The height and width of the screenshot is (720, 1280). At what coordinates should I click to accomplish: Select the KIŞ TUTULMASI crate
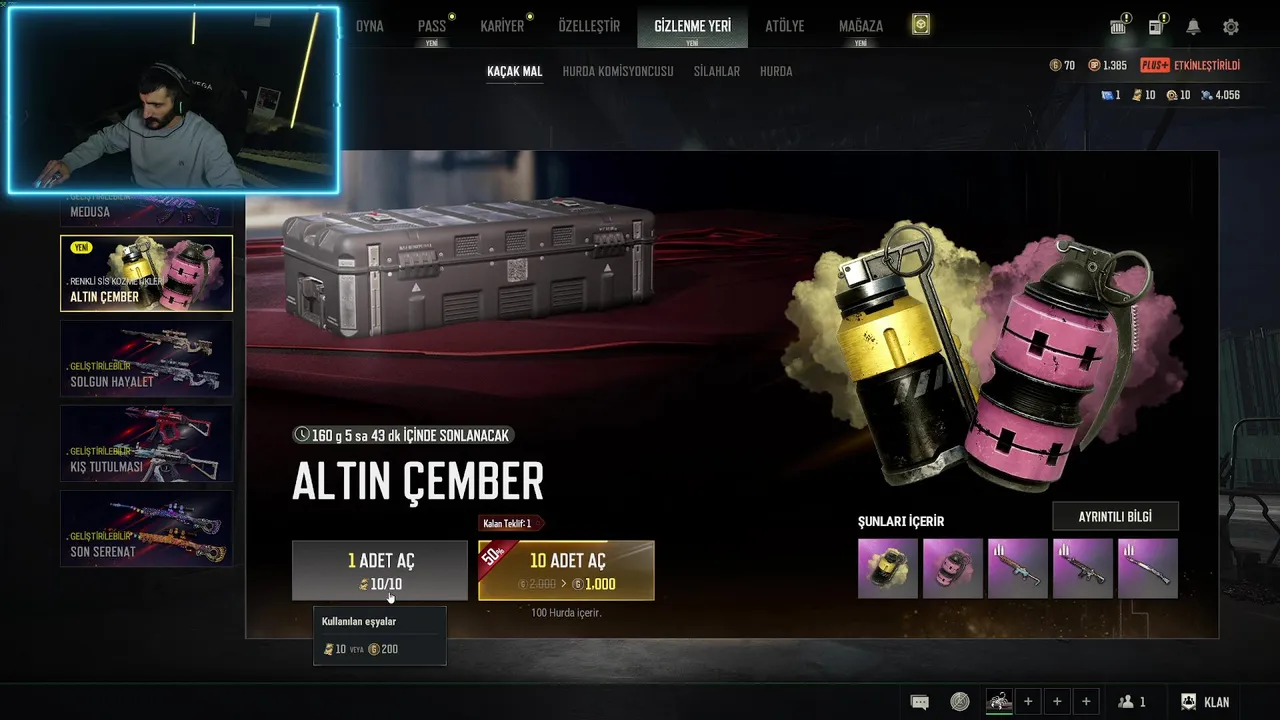[x=146, y=443]
